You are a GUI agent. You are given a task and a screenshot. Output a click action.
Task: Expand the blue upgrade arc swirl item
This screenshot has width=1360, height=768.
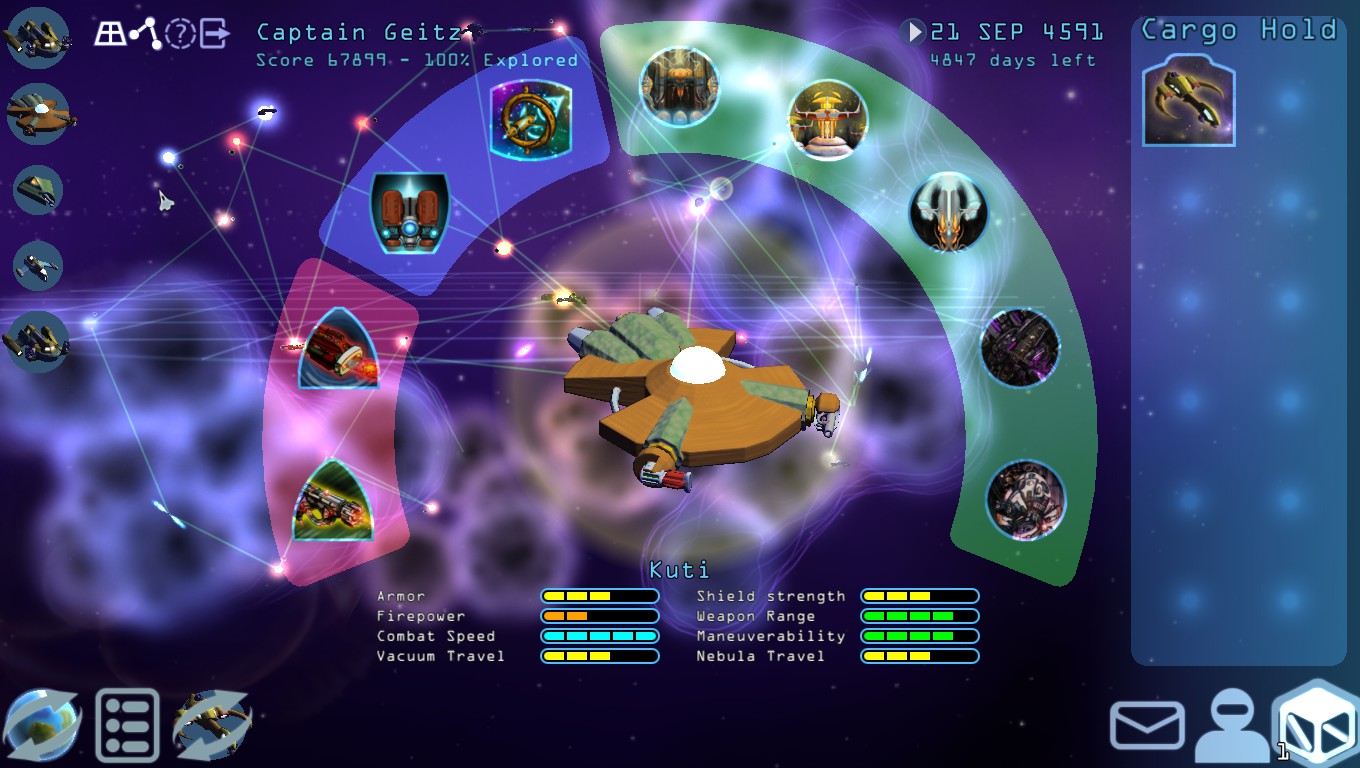pyautogui.click(x=529, y=120)
